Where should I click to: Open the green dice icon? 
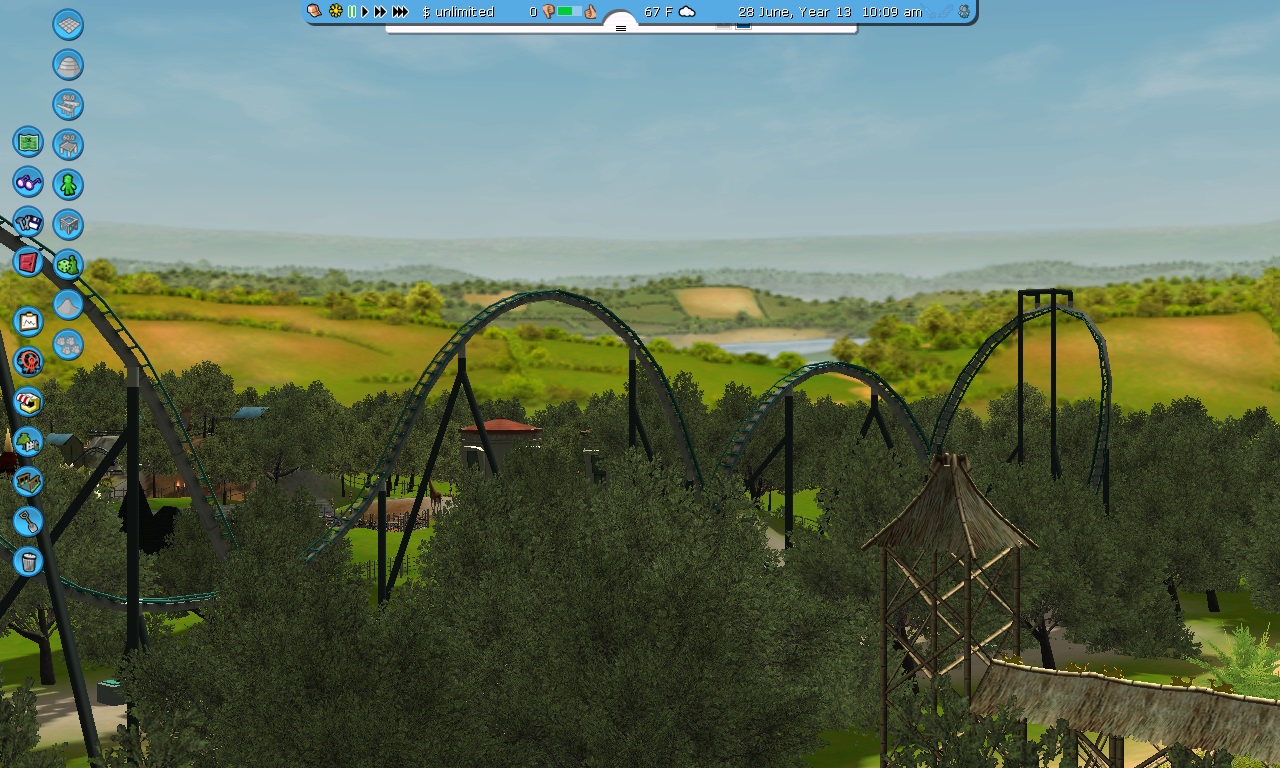tap(68, 265)
